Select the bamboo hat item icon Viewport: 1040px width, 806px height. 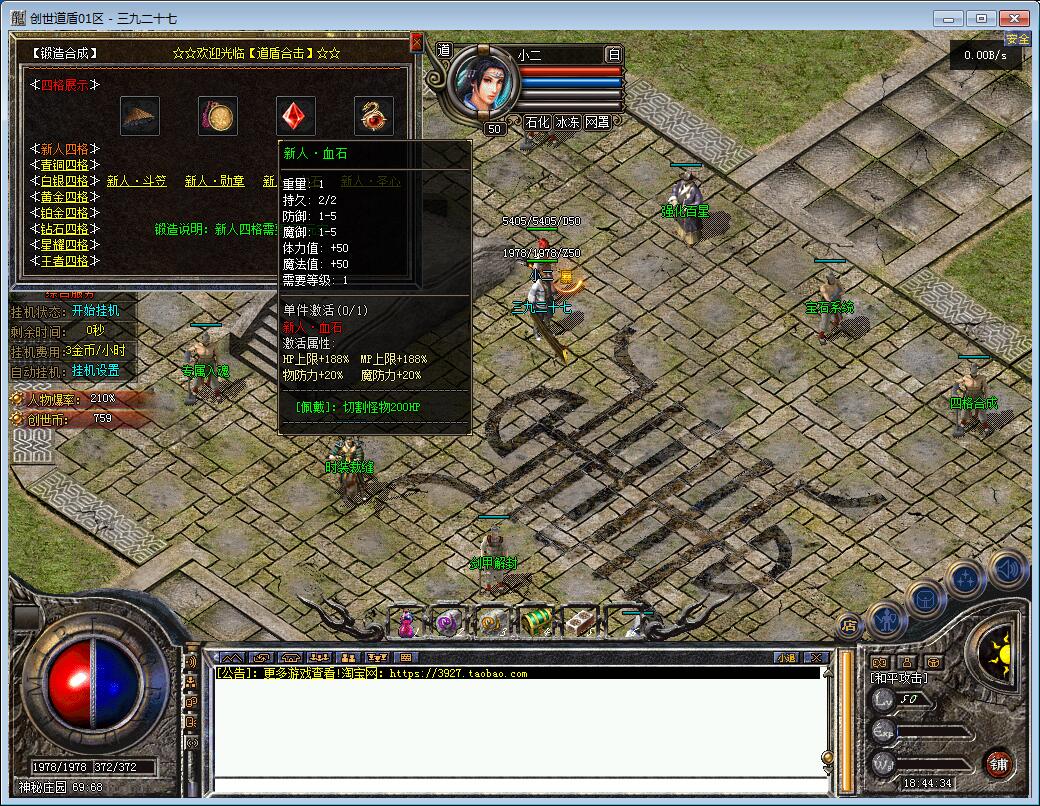140,116
